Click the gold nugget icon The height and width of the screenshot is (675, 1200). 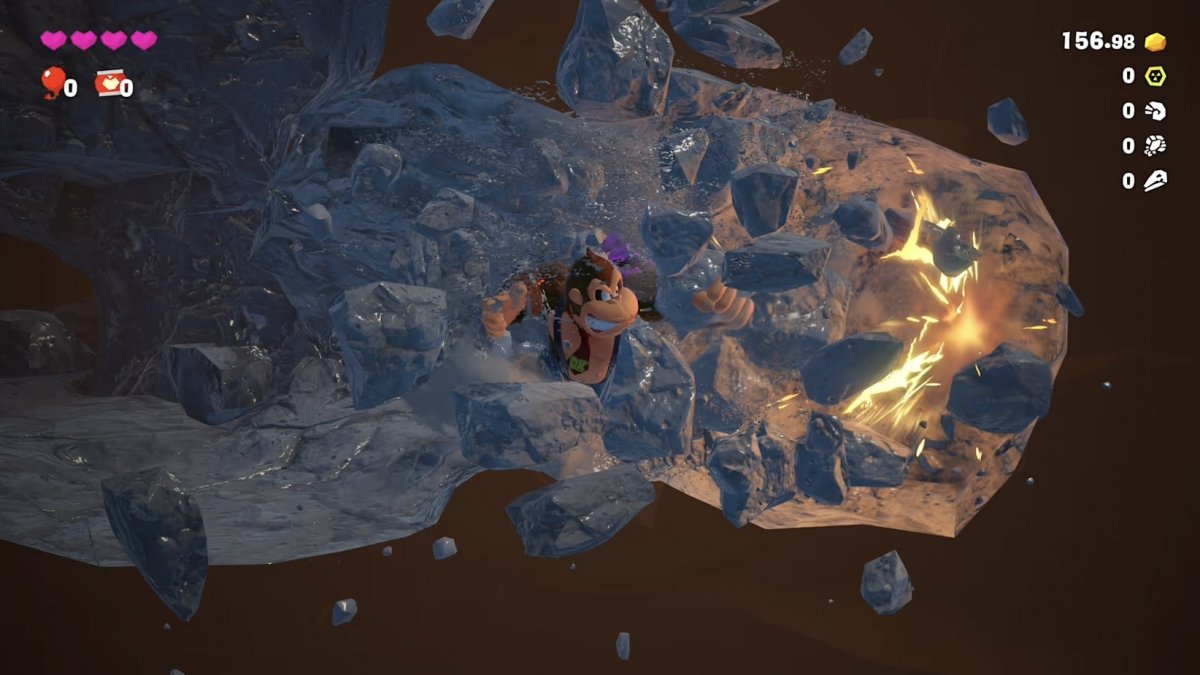pyautogui.click(x=1155, y=42)
